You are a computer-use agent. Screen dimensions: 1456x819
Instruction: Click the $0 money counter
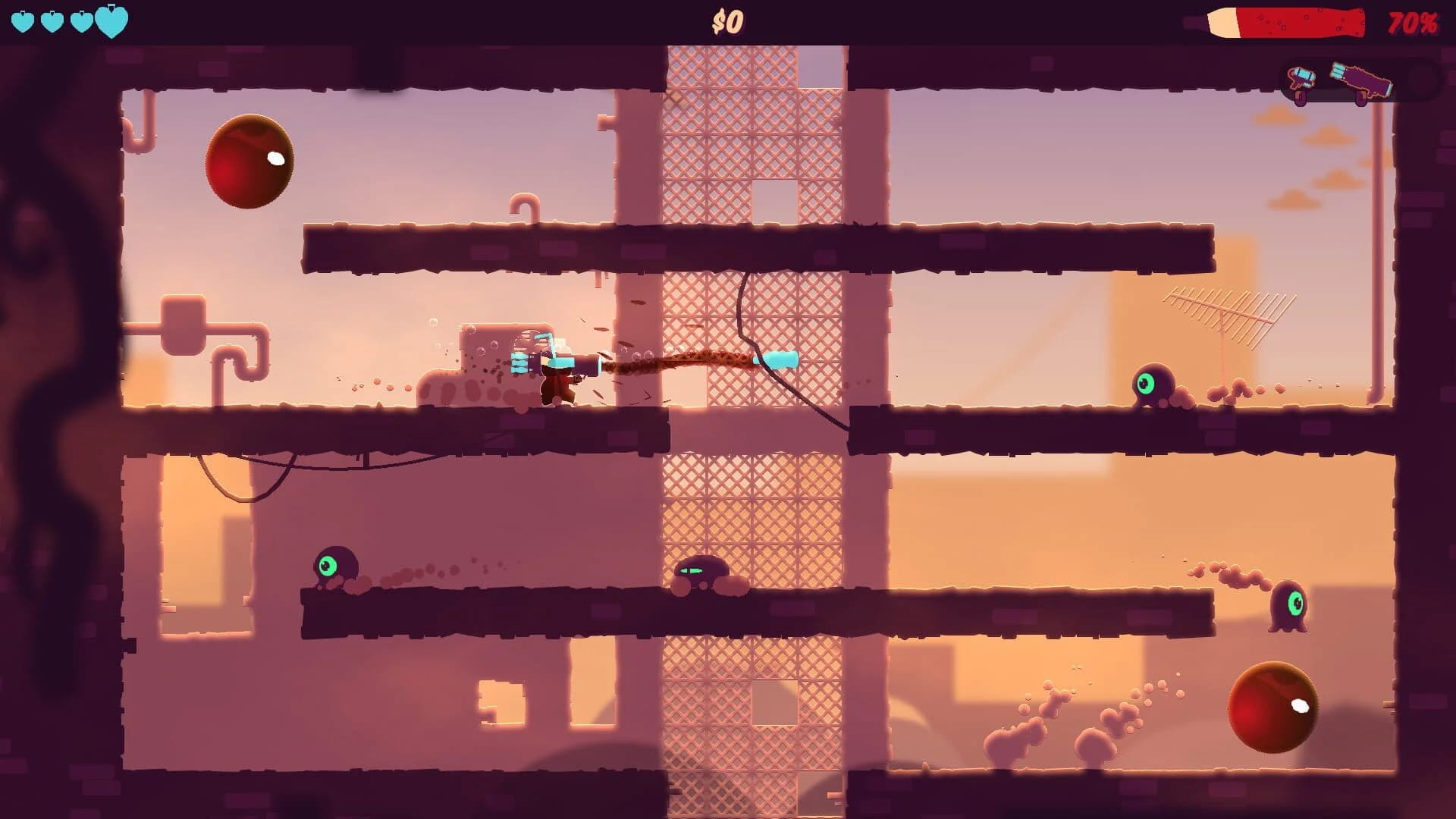[728, 21]
